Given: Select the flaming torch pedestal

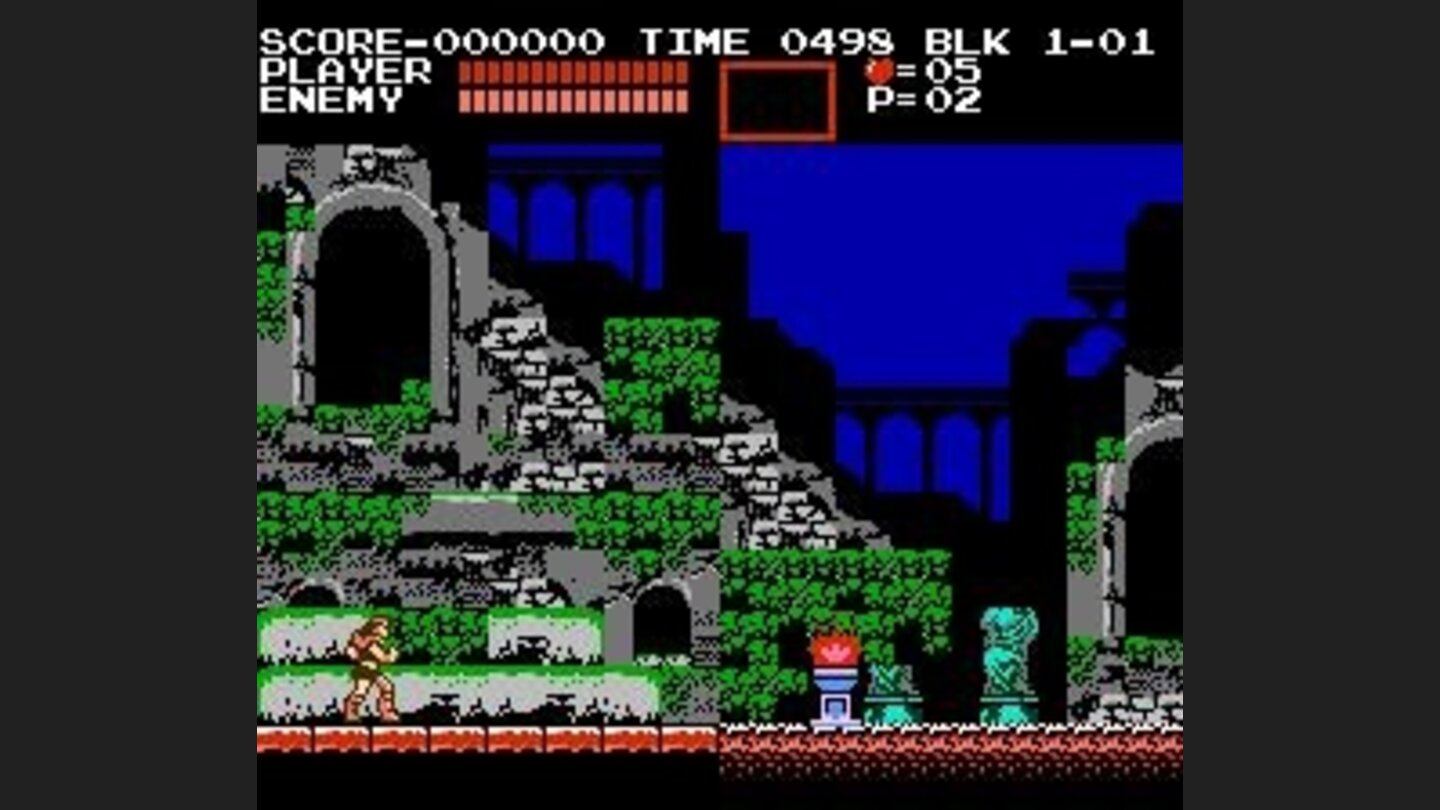Looking at the screenshot, I should pyautogui.click(x=834, y=670).
